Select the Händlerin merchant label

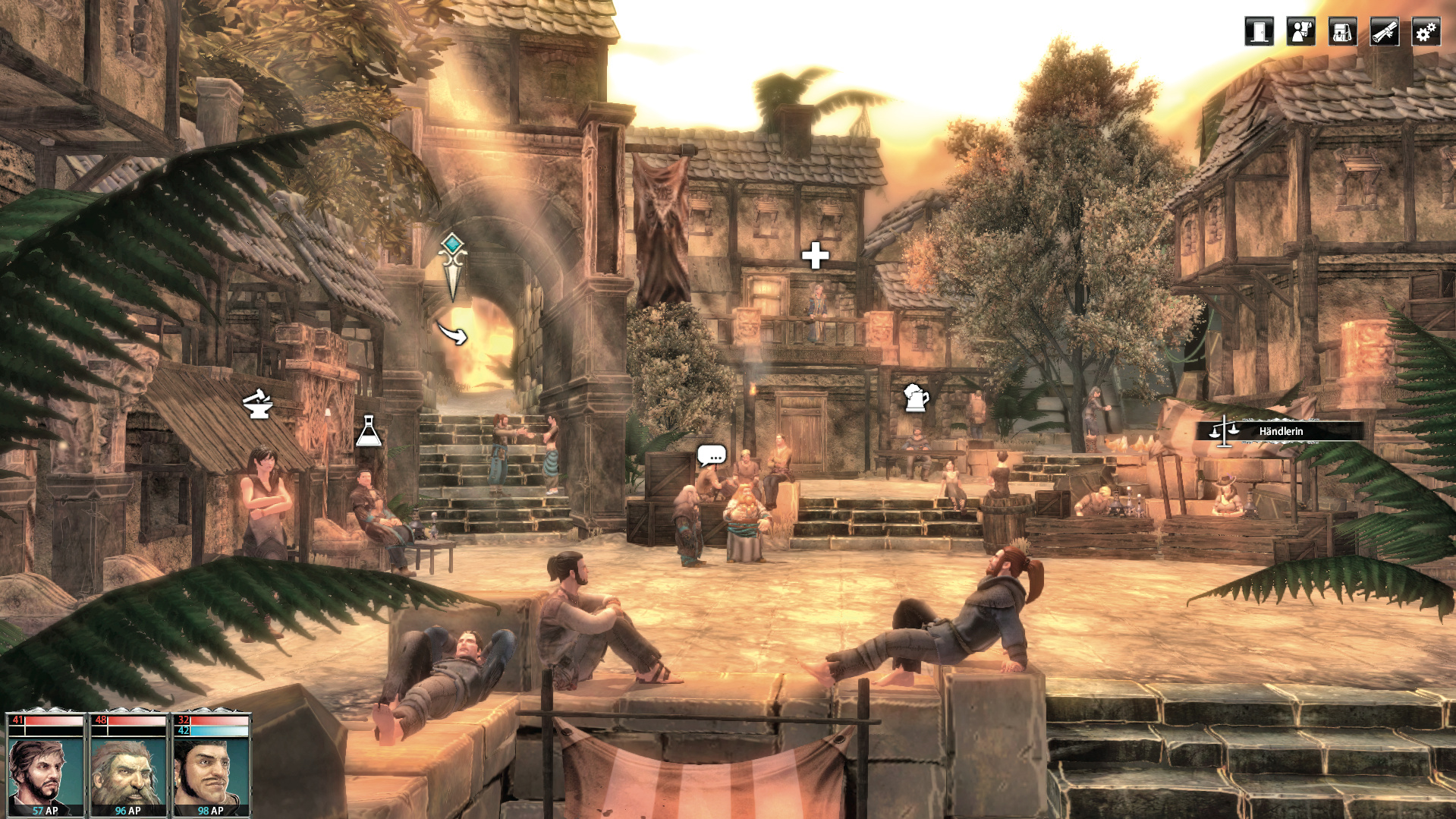1280,431
